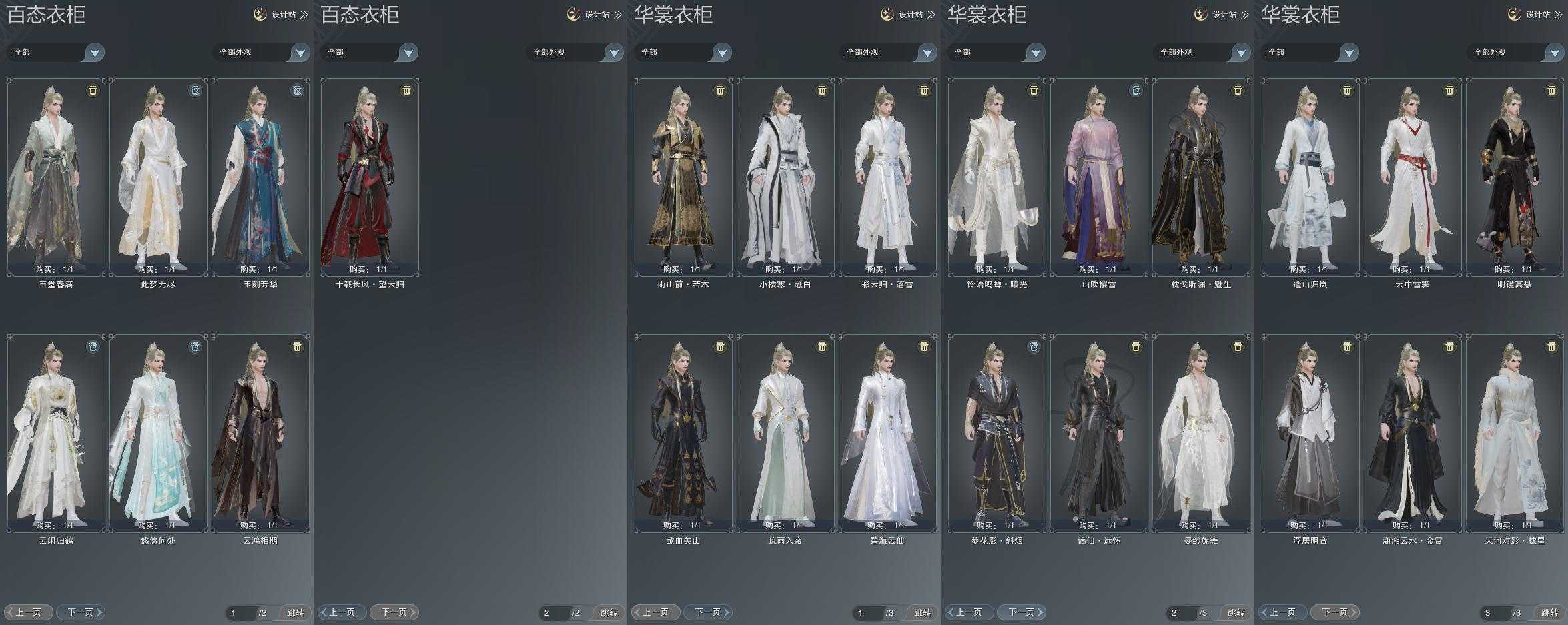Click the trash icon on 明镜高悬 card
This screenshot has height=625, width=1568.
tap(1551, 90)
